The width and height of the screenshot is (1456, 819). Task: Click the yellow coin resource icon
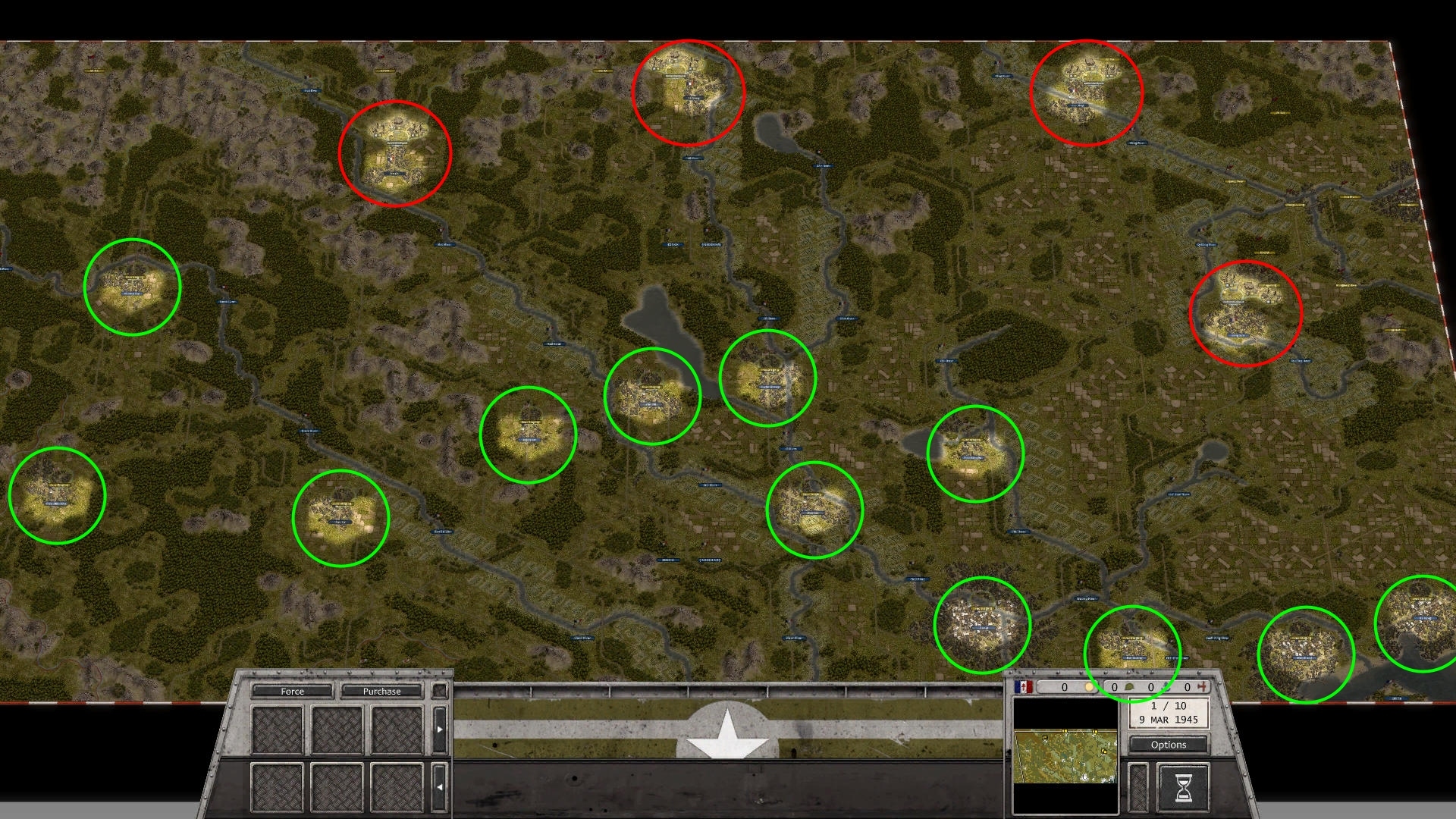tap(1089, 686)
